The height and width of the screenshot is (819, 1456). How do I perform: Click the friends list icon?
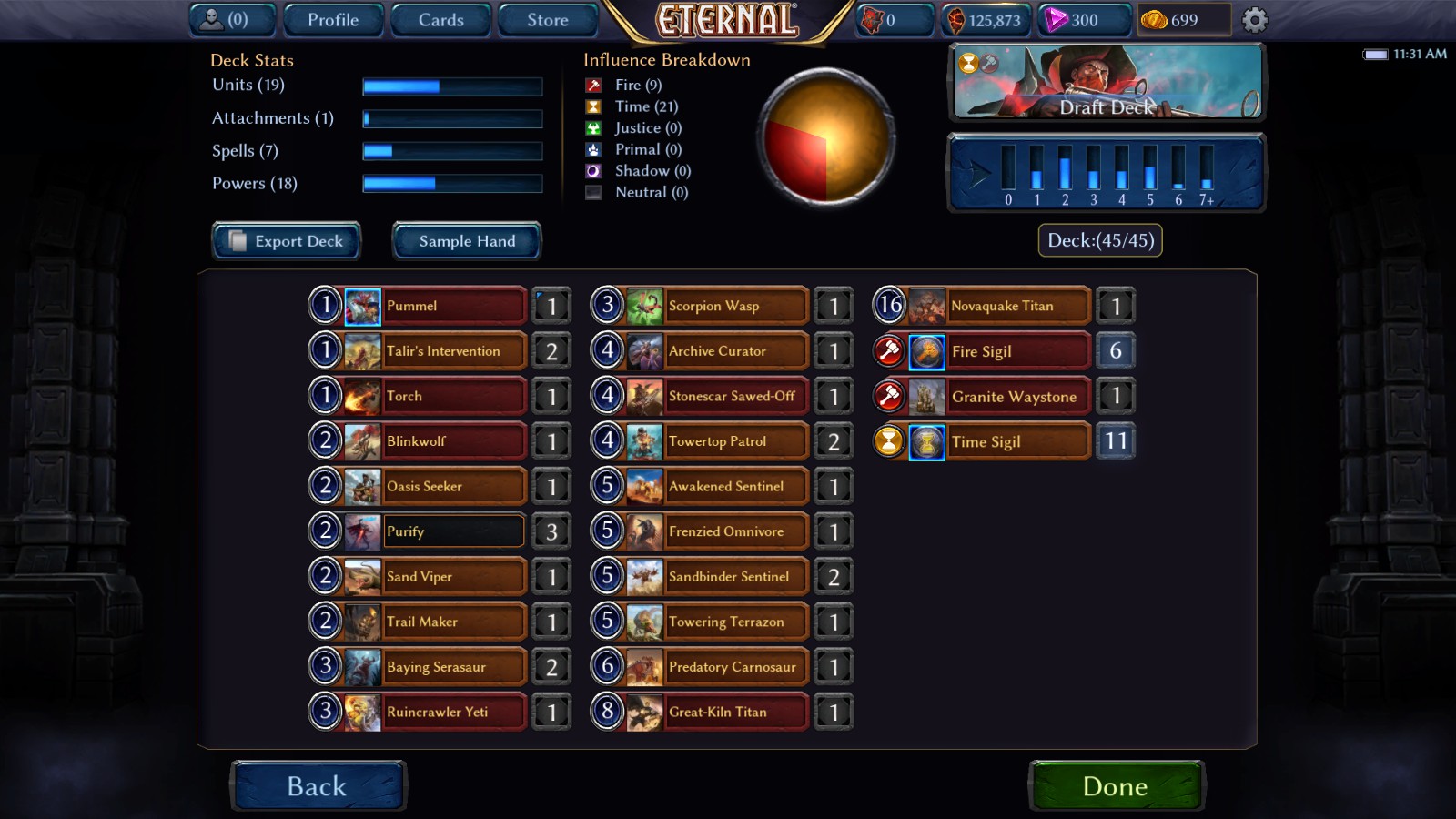214,19
